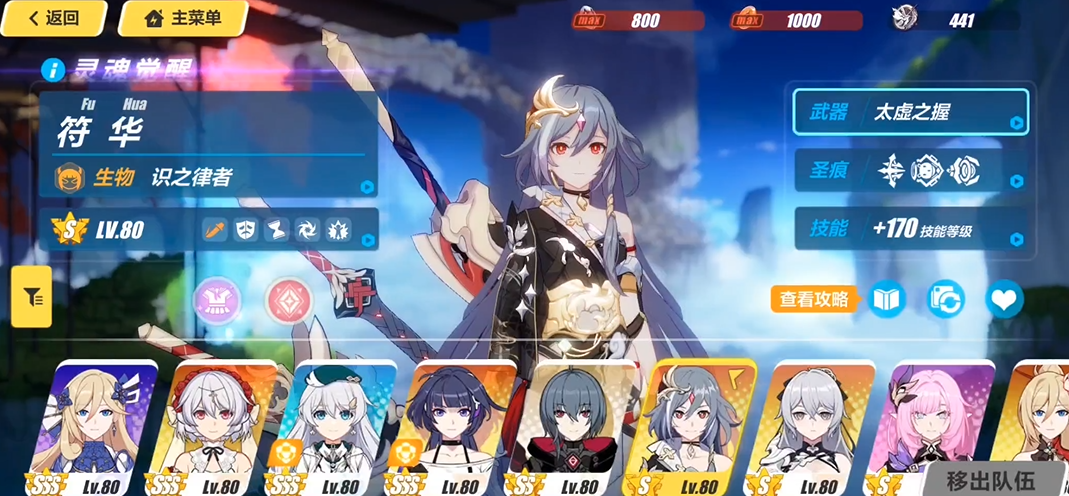Image resolution: width=1069 pixels, height=496 pixels.
Task: Click the 查看攻略 guide button
Action: (x=814, y=298)
